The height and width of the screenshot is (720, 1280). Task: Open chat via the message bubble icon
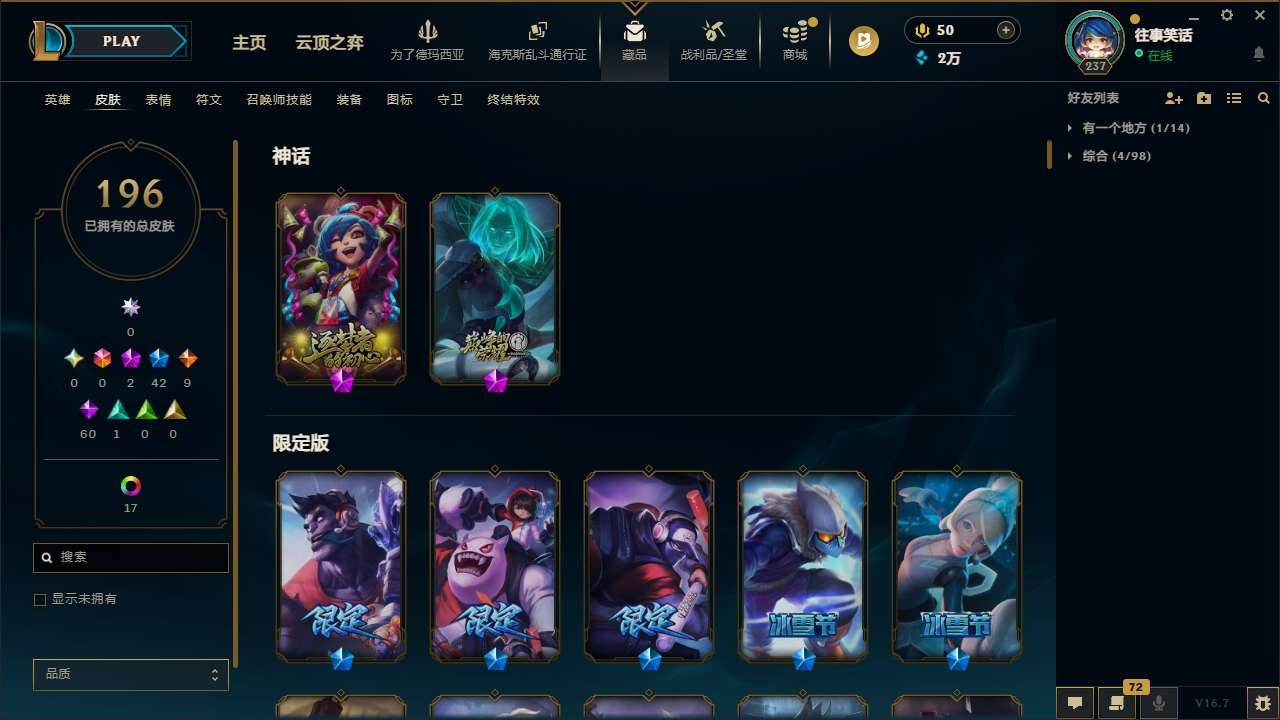(x=1074, y=703)
